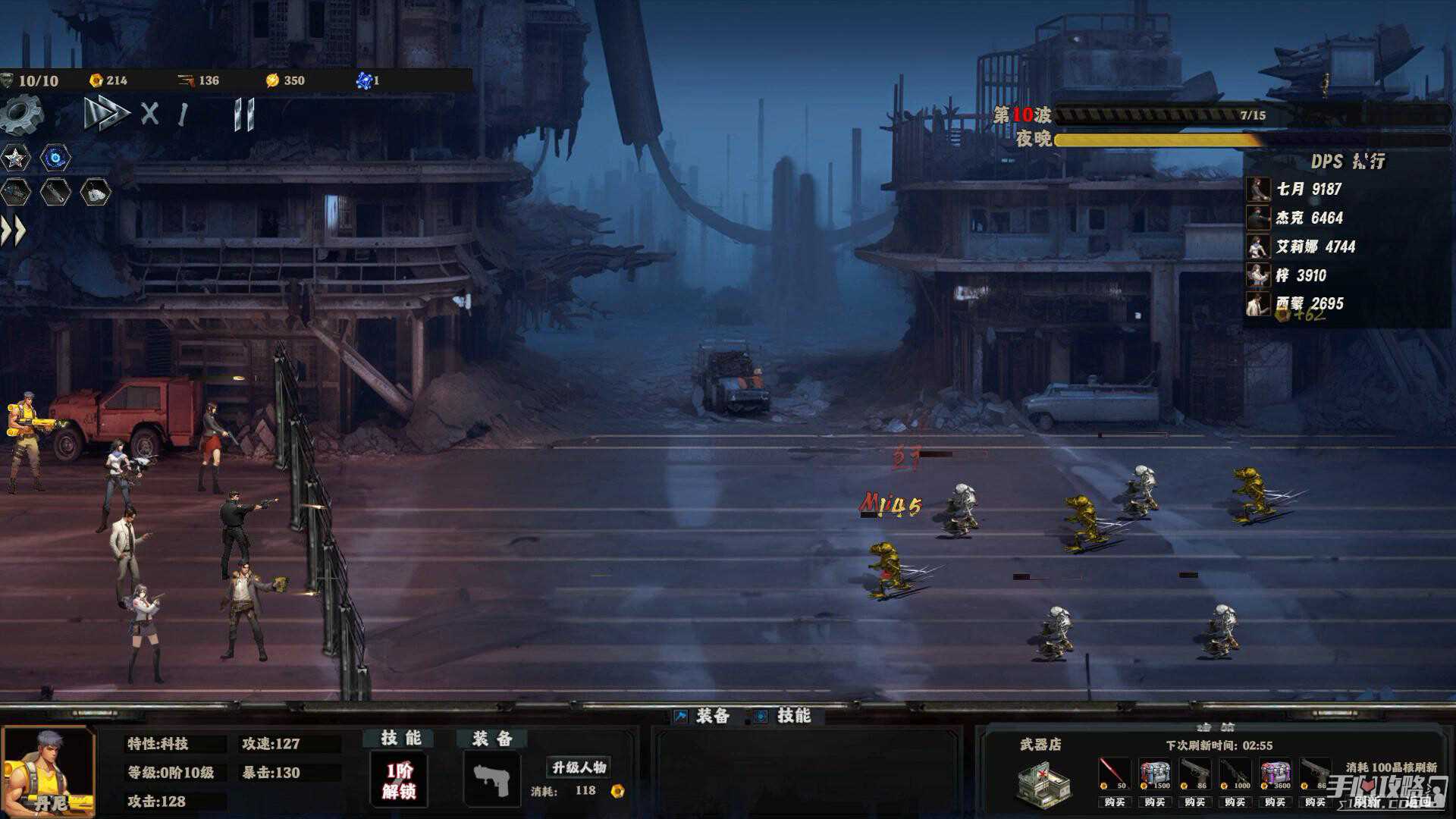Expand the double-chevron side panel
Screen dimensions: 1456x819
tap(14, 231)
